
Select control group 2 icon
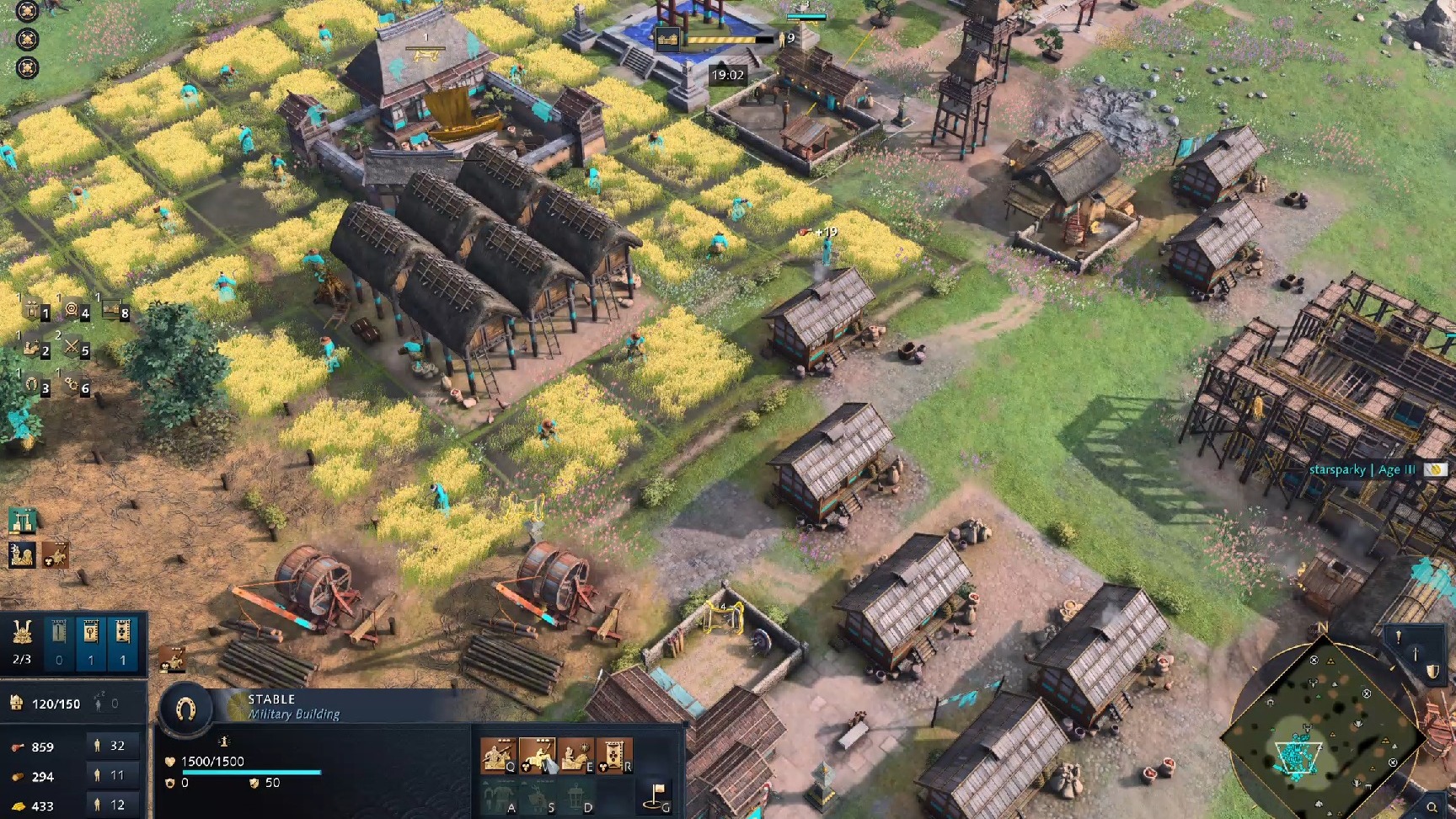(x=34, y=347)
